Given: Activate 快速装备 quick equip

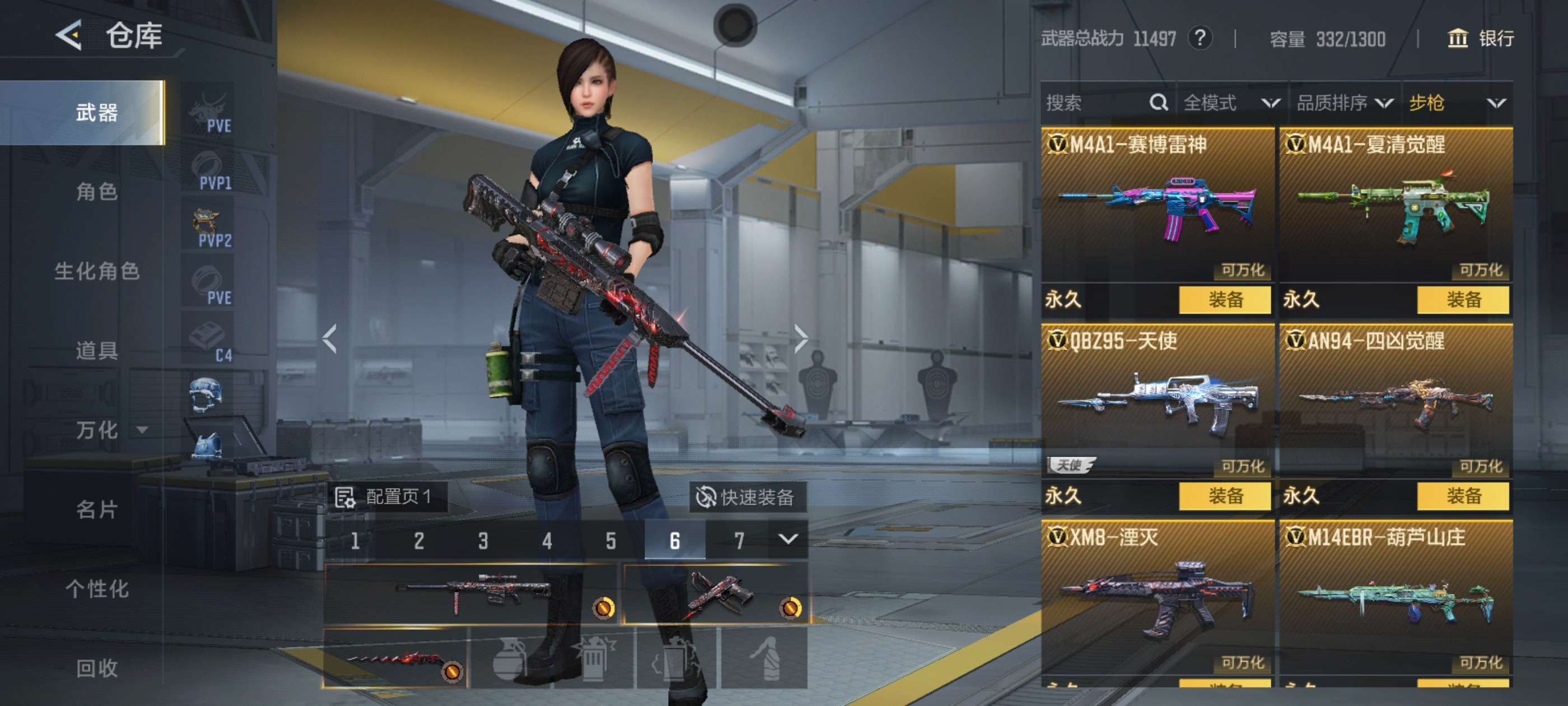Looking at the screenshot, I should point(747,497).
